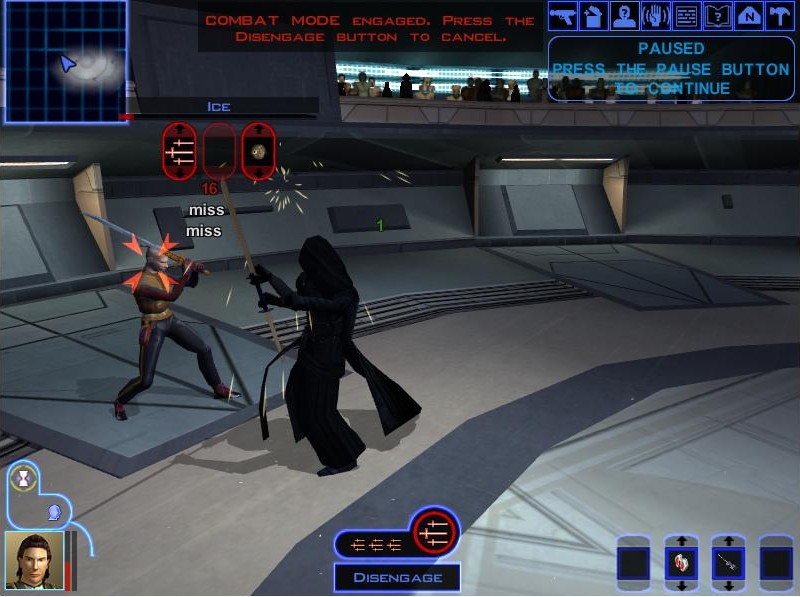Open the Messages log icon
This screenshot has height=597, width=800.
point(687,16)
